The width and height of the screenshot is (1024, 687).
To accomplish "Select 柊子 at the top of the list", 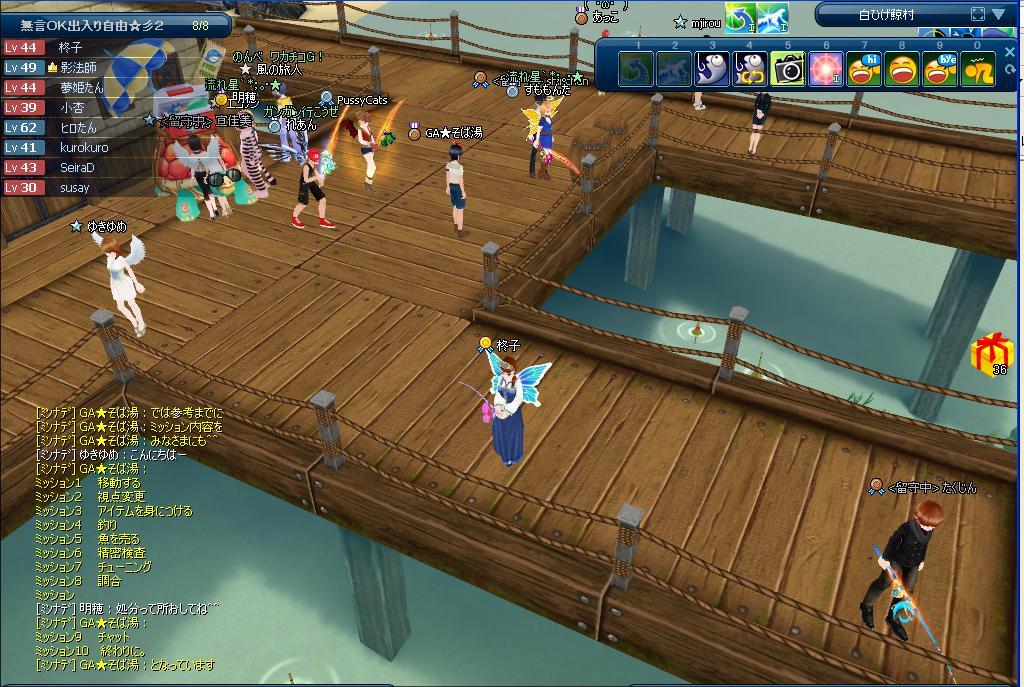I will pyautogui.click(x=70, y=47).
